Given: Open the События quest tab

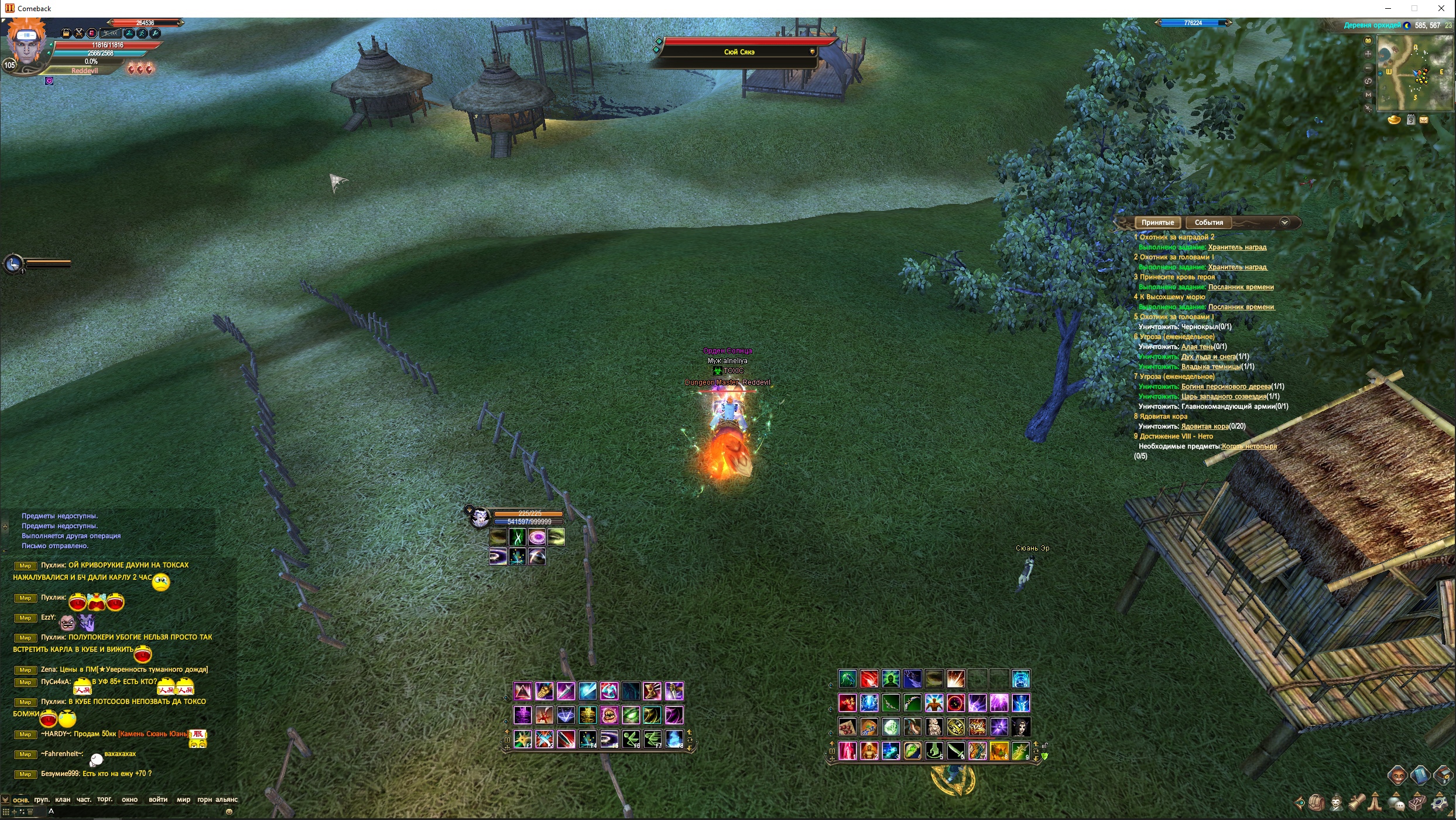Looking at the screenshot, I should (1208, 223).
